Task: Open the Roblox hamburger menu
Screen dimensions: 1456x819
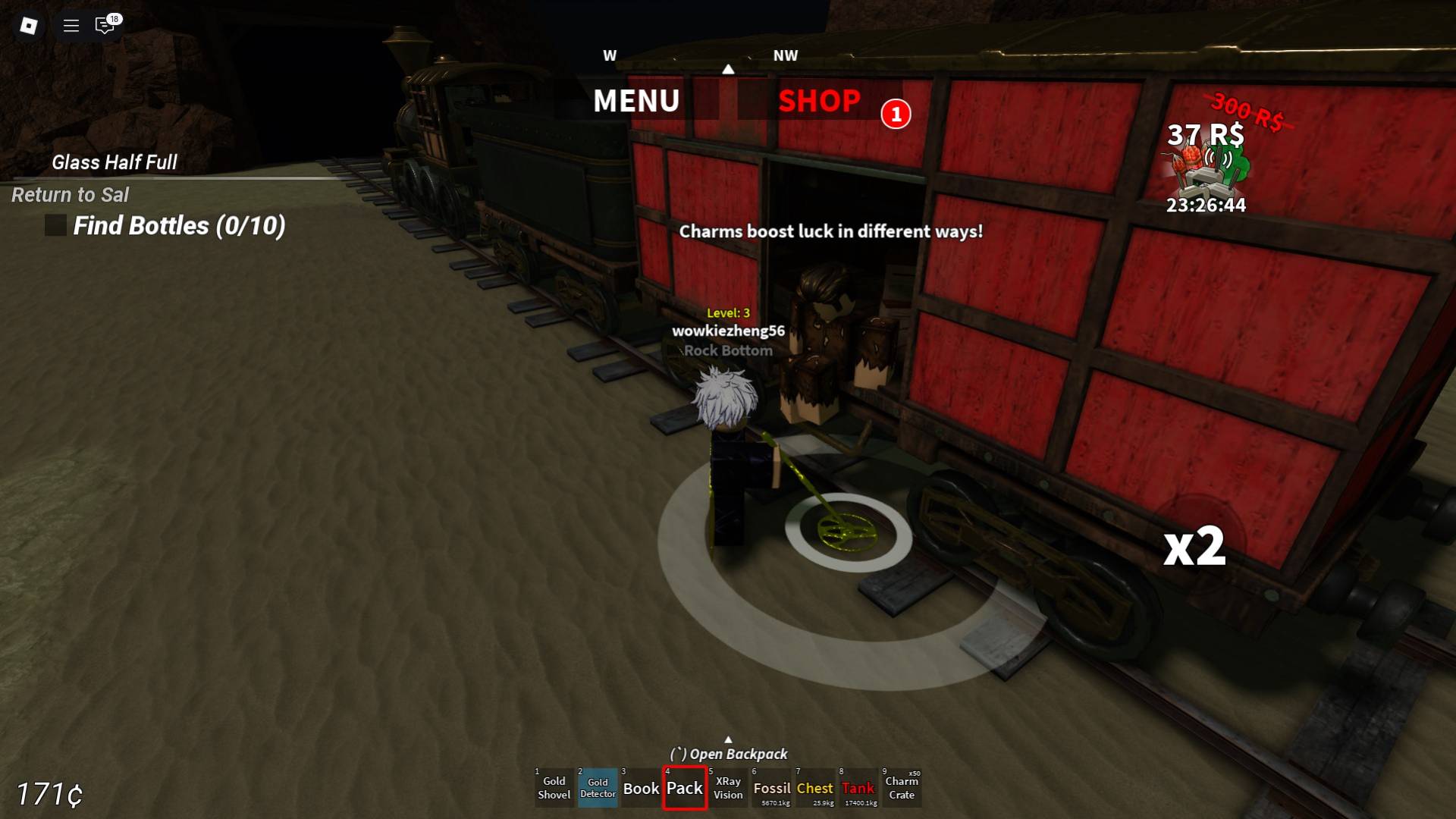Action: coord(71,25)
